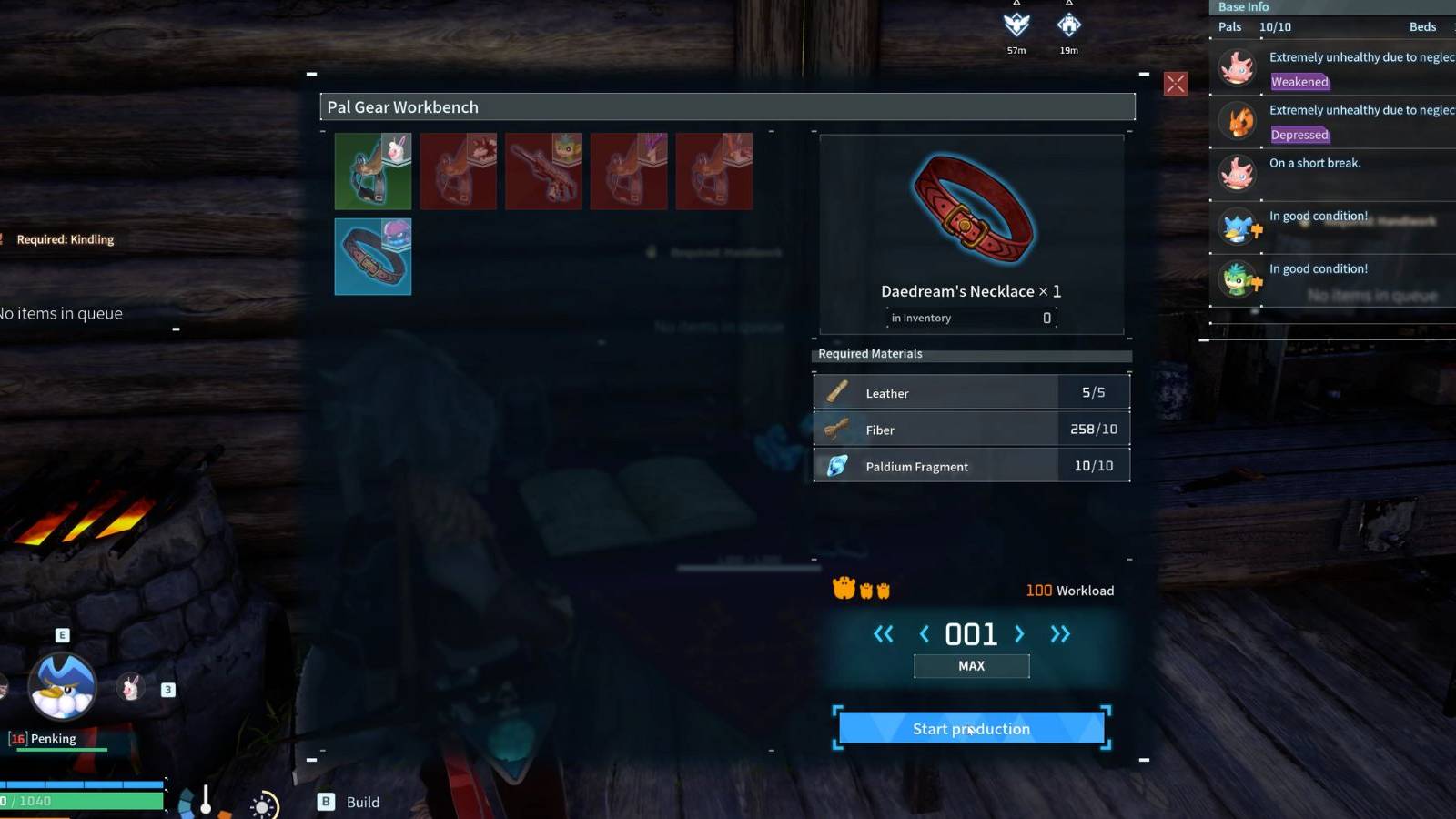
Task: Select the Daedream's Necklace recipe tile
Action: pos(372,256)
